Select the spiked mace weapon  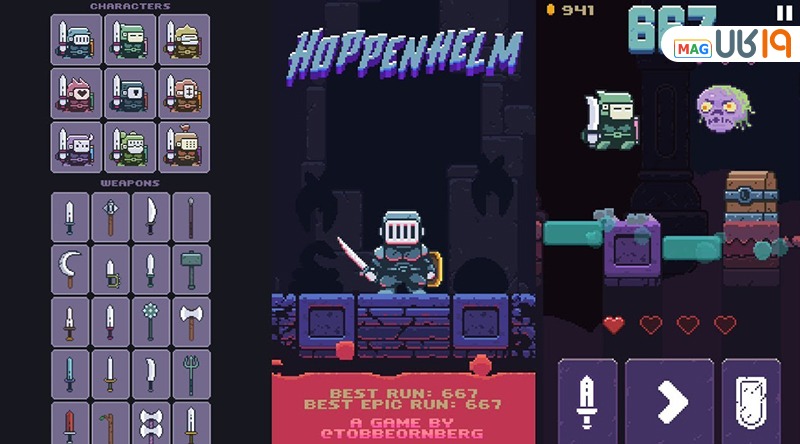(150, 321)
